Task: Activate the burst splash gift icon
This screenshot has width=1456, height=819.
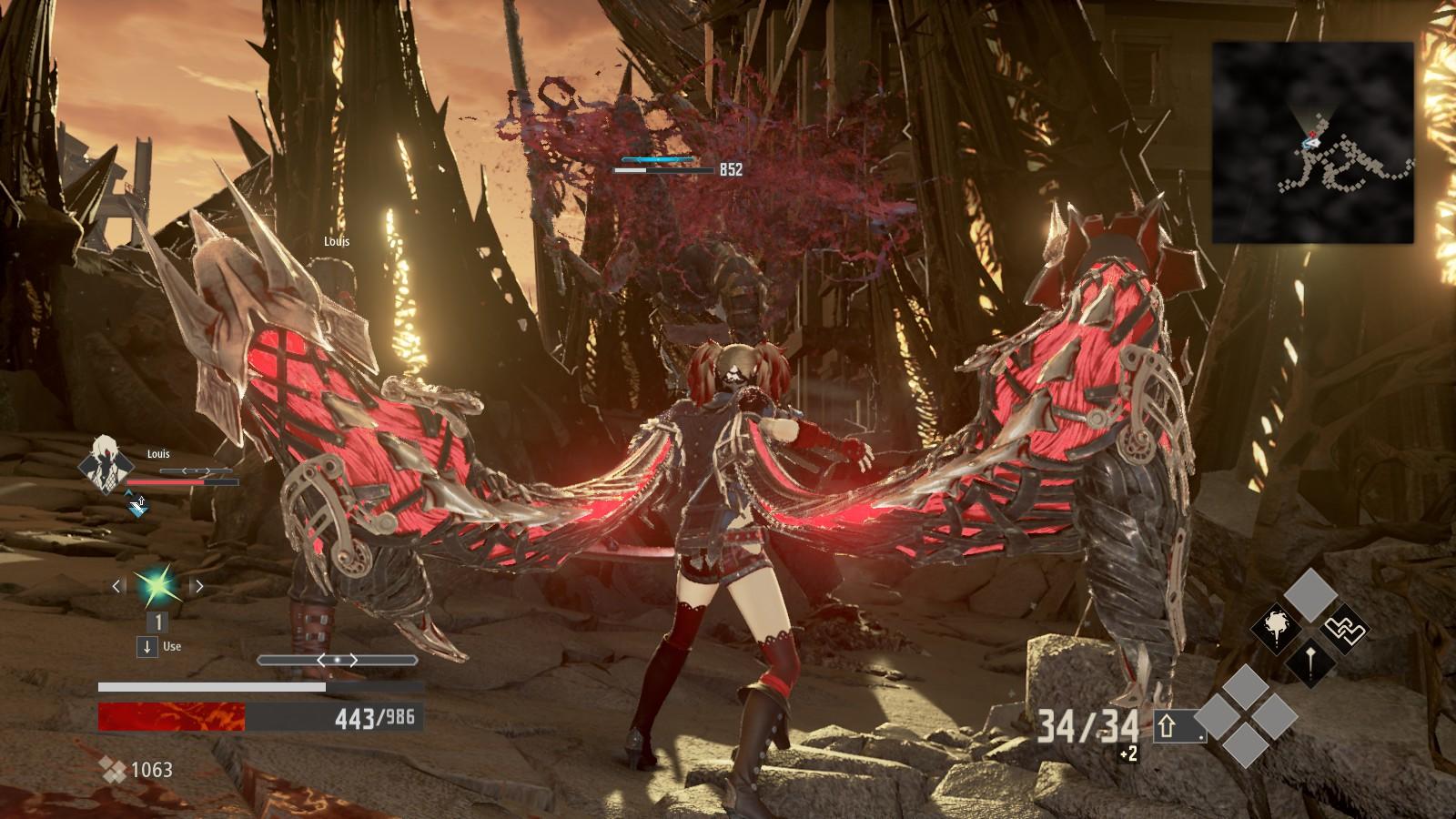Action: click(x=1277, y=628)
